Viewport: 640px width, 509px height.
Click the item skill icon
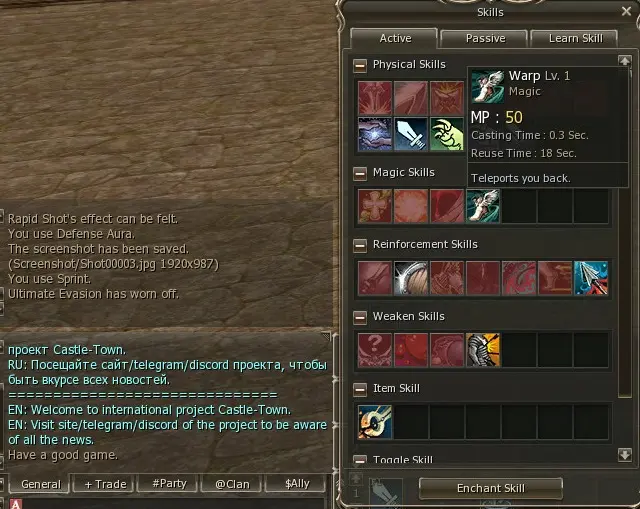(x=375, y=422)
